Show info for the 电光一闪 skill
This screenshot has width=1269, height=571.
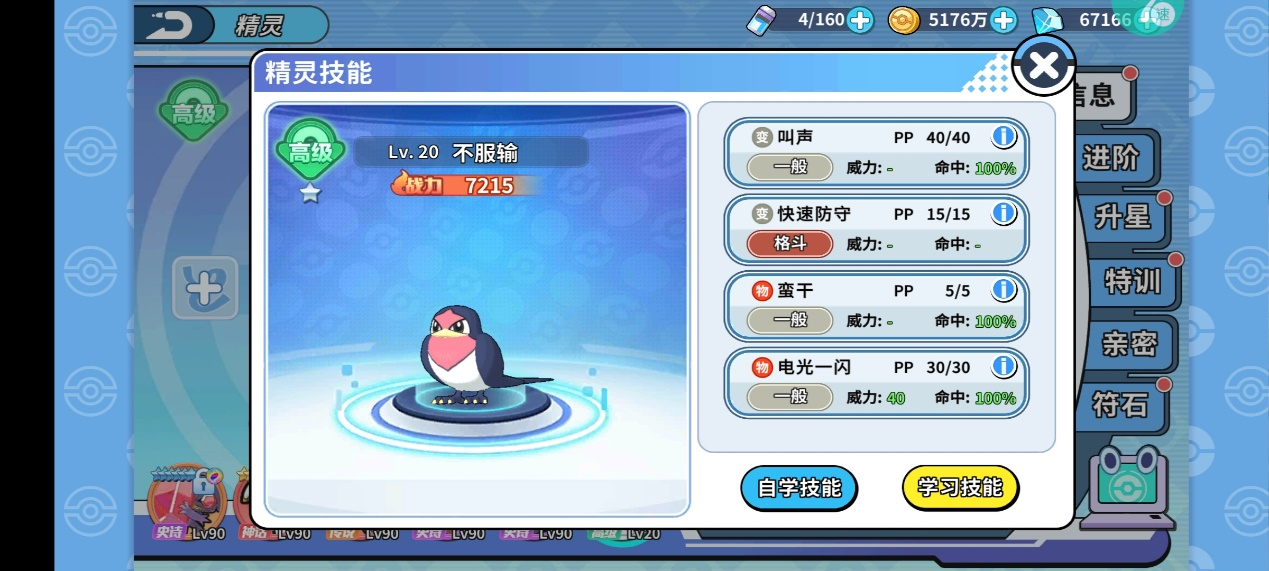(x=1003, y=367)
